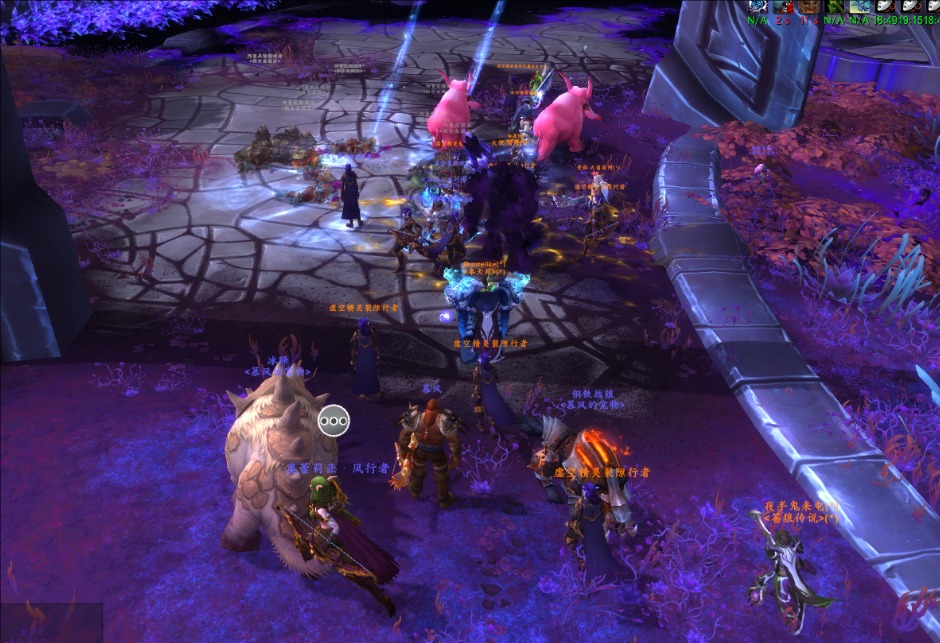Click the green arrows buff icon

tap(834, 6)
